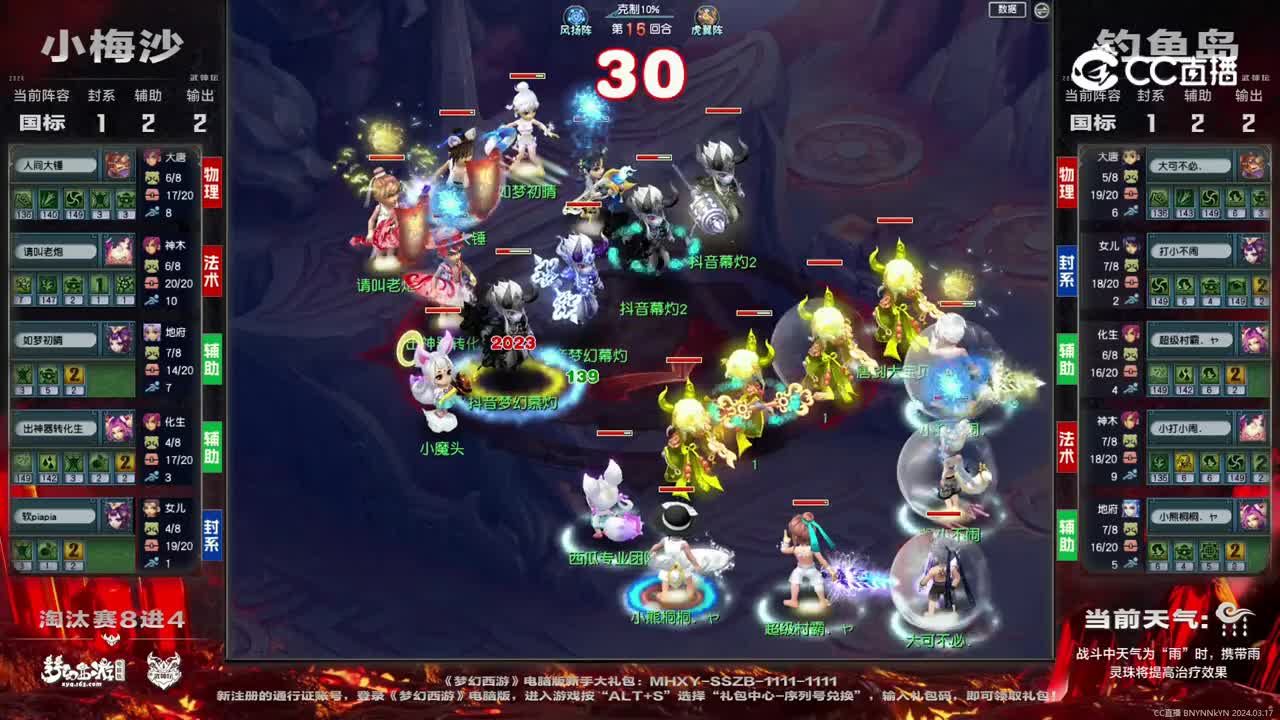The height and width of the screenshot is (720, 1280).
Task: Select the 地府 portrait in the right-side roster
Action: tap(1130, 512)
